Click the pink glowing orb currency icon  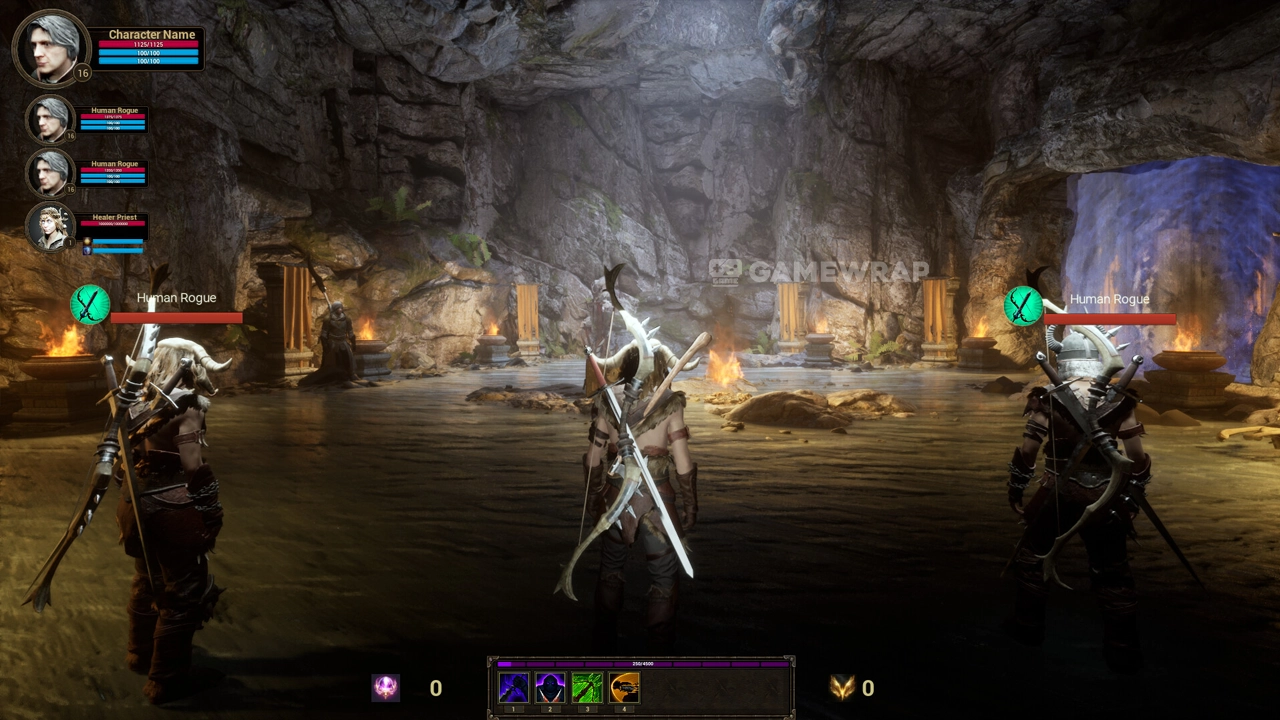386,688
